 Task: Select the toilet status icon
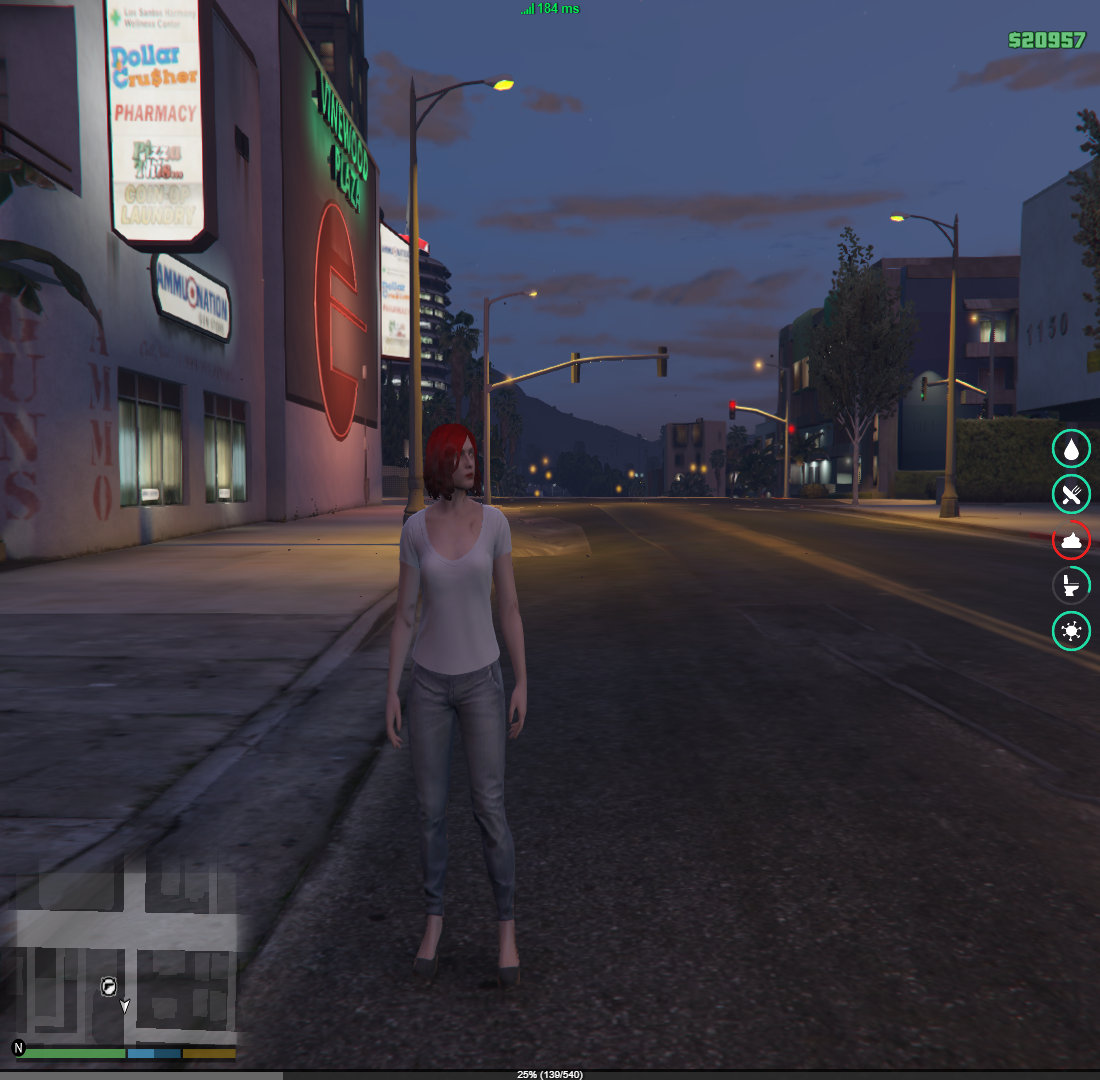(1071, 585)
